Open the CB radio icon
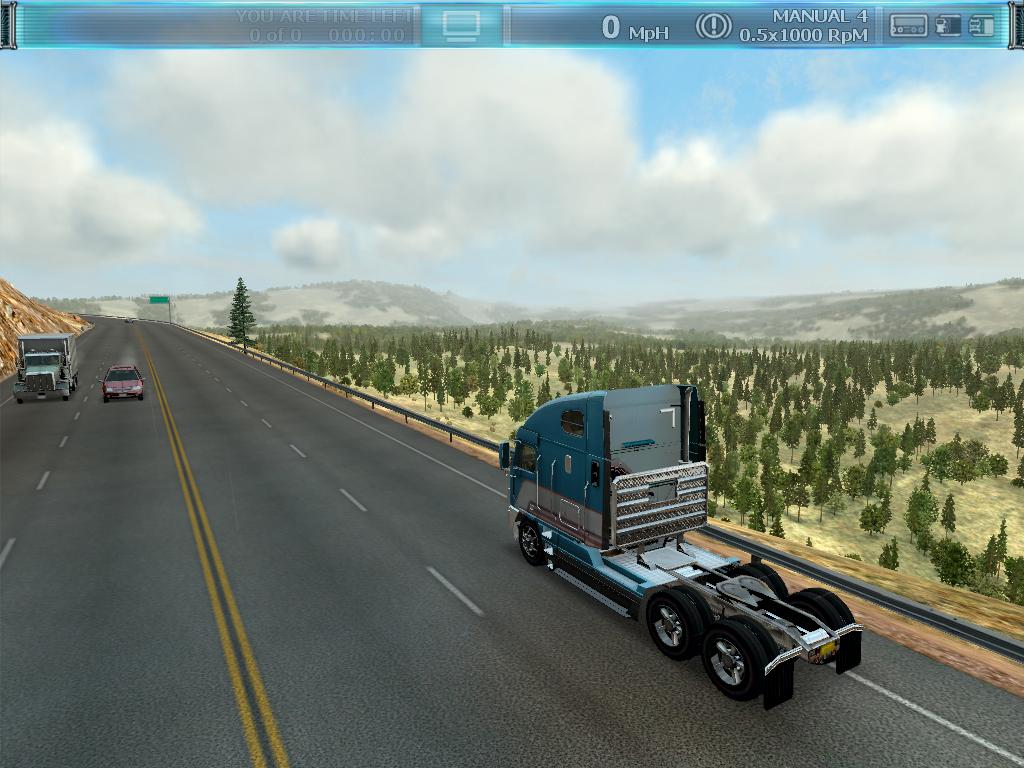Image resolution: width=1024 pixels, height=768 pixels. click(x=908, y=26)
